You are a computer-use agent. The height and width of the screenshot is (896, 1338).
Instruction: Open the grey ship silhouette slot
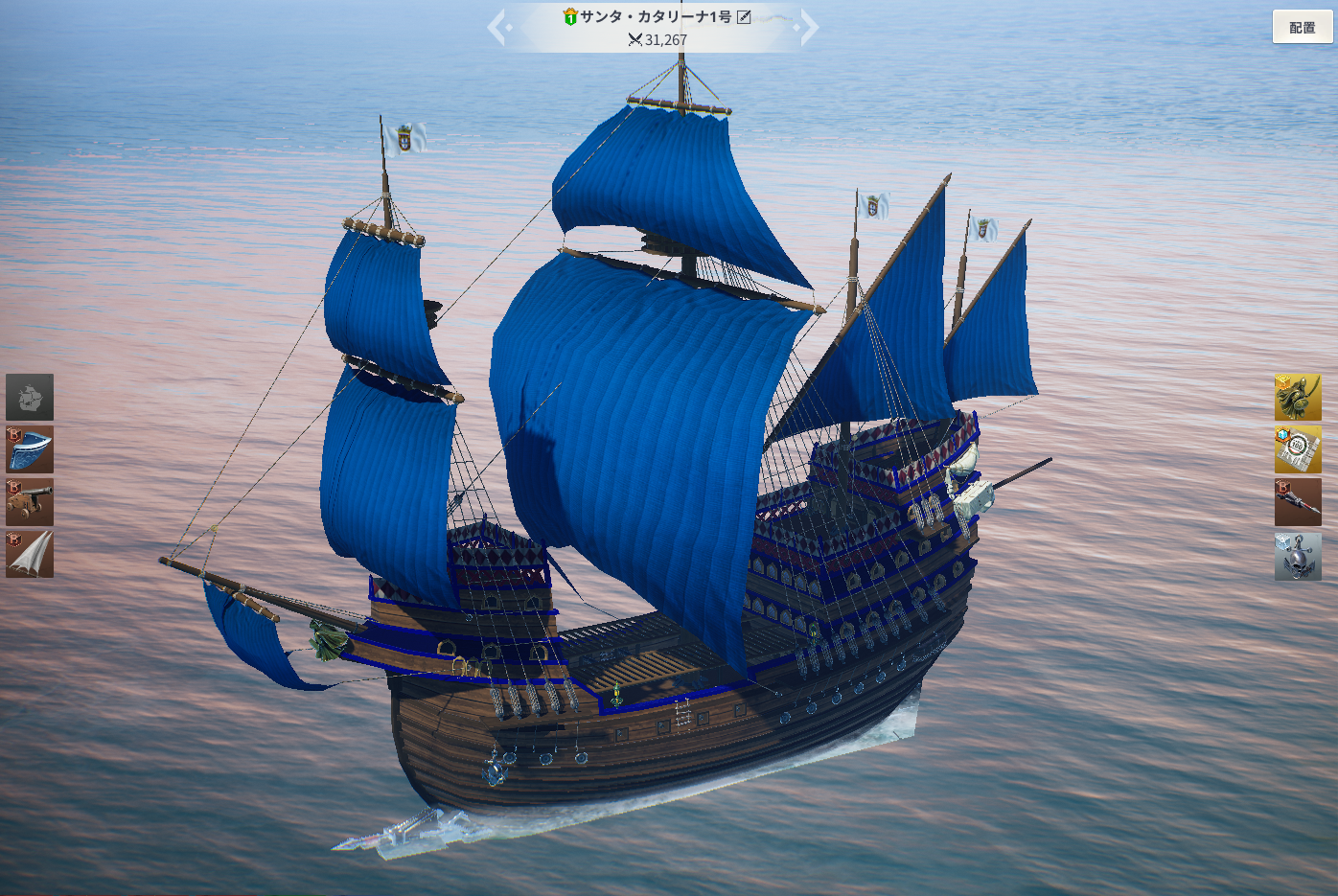pyautogui.click(x=30, y=397)
